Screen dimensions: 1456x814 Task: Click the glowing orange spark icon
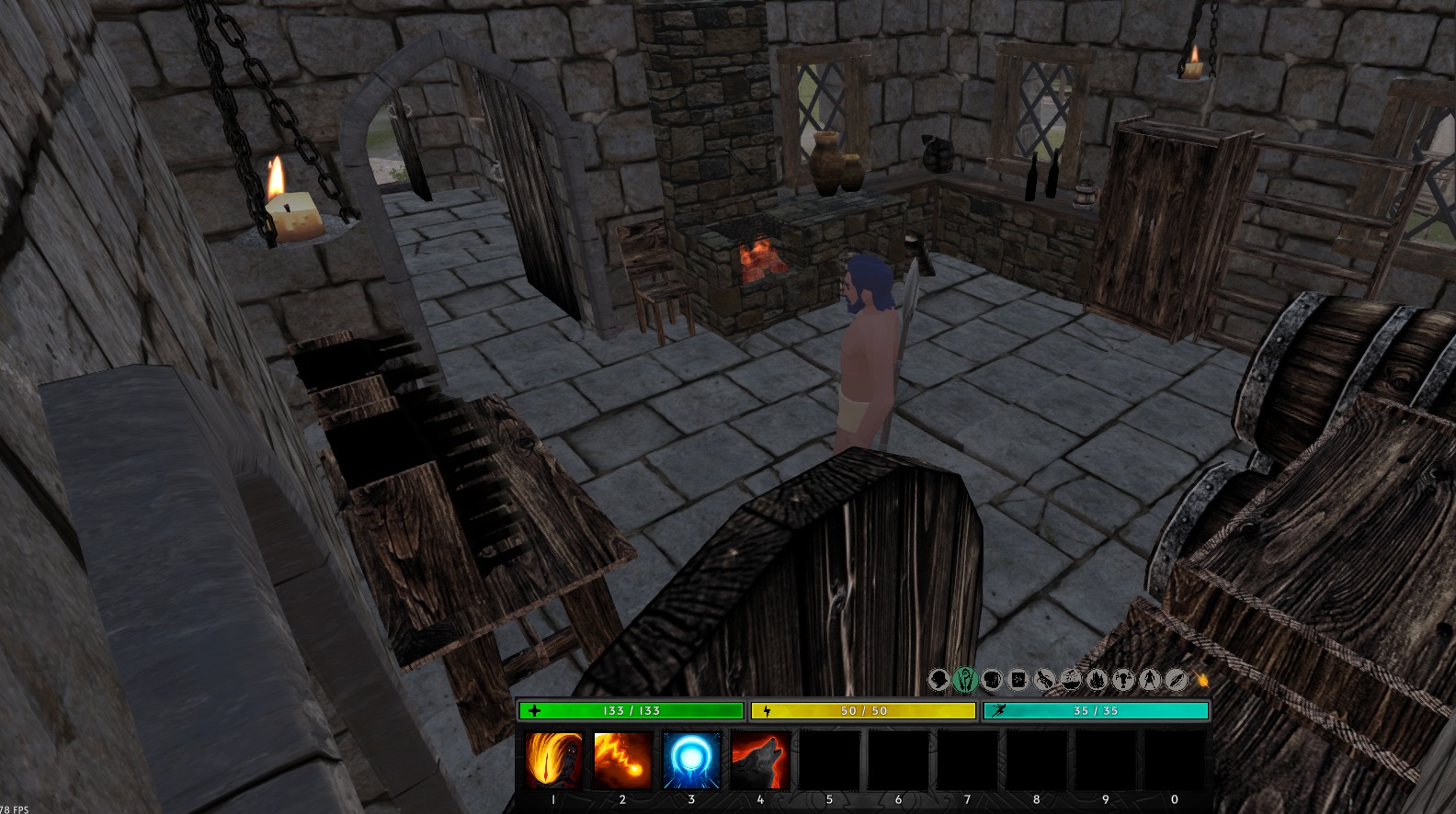(1201, 680)
